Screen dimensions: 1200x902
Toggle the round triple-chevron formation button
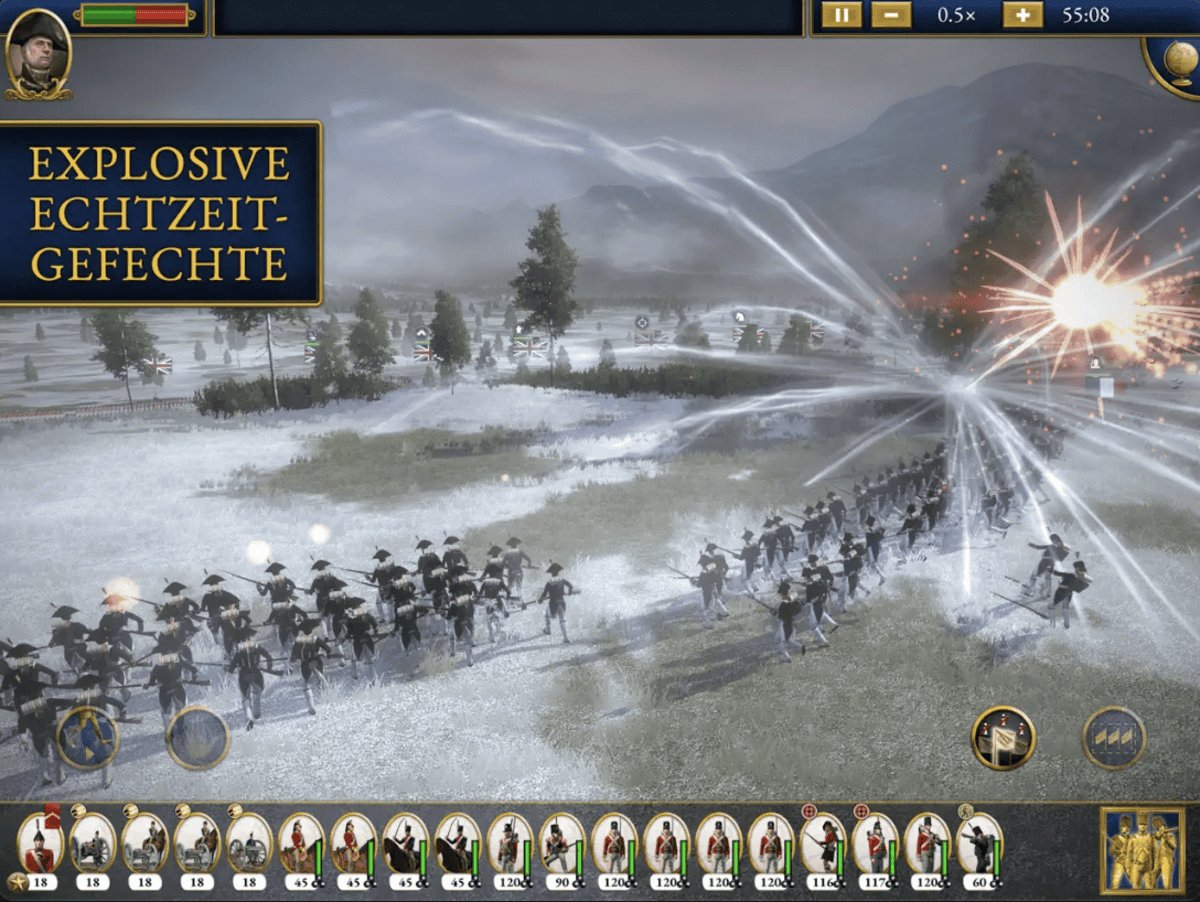pos(1114,738)
